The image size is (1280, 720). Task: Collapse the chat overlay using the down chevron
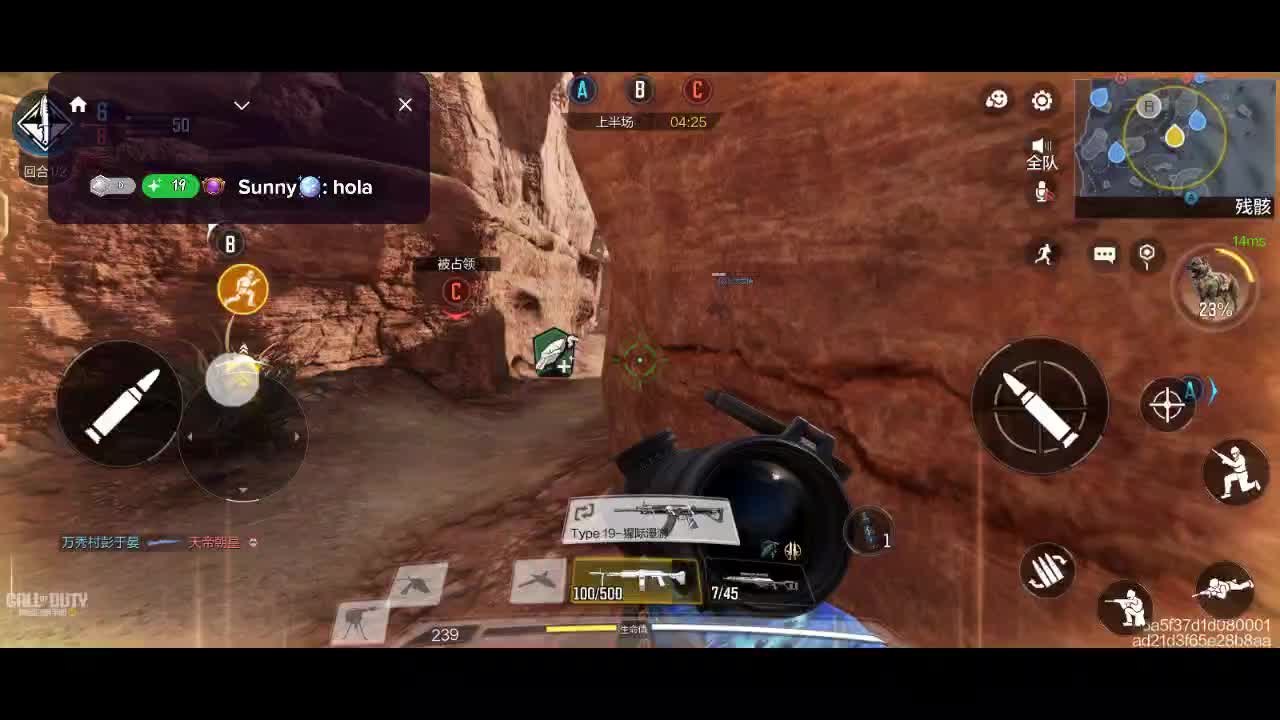(x=242, y=105)
